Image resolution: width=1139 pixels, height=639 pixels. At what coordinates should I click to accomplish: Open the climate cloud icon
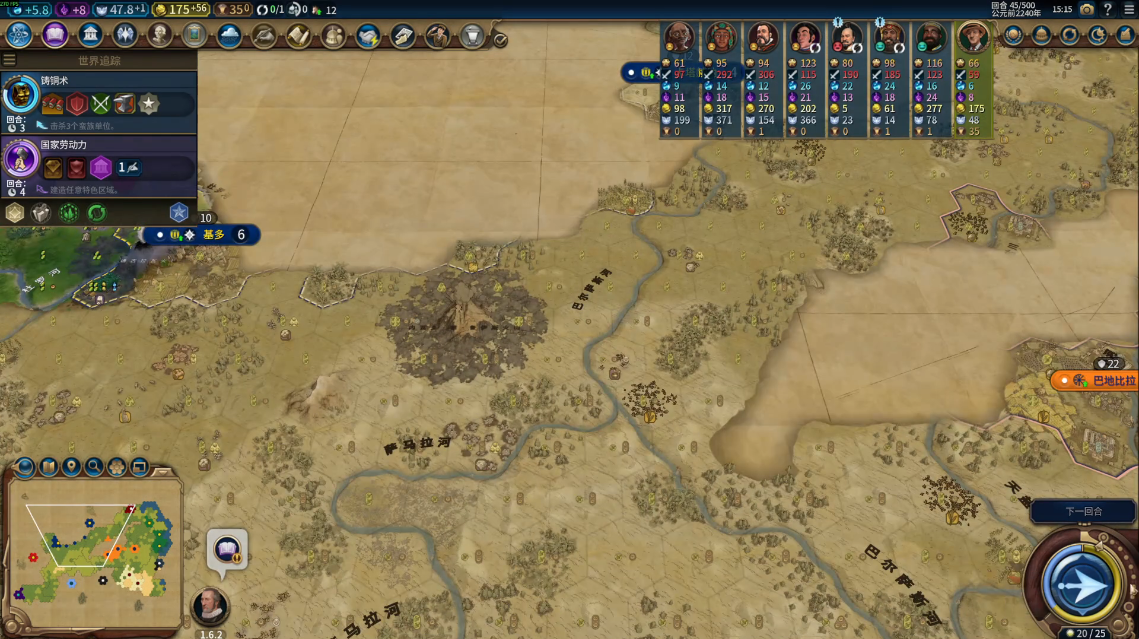click(229, 36)
